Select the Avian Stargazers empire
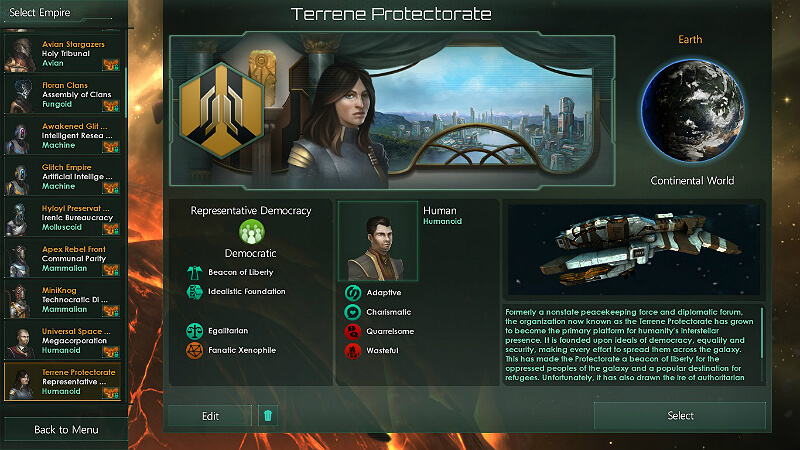800x450 pixels. [x=63, y=52]
